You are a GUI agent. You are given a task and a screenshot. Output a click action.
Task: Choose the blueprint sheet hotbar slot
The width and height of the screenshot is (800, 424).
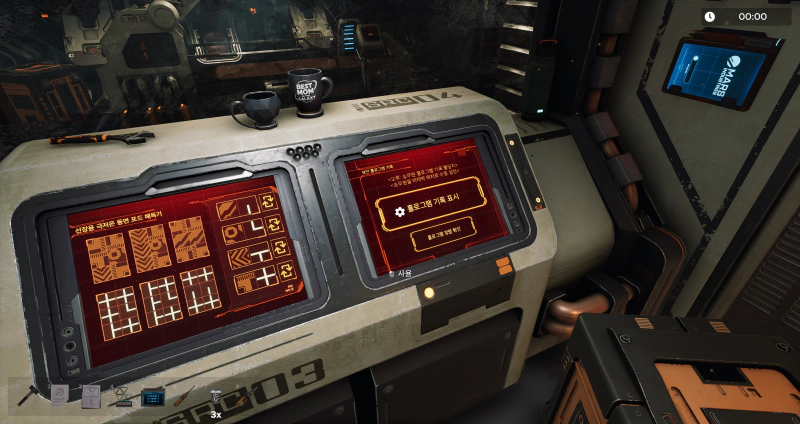pyautogui.click(x=91, y=397)
